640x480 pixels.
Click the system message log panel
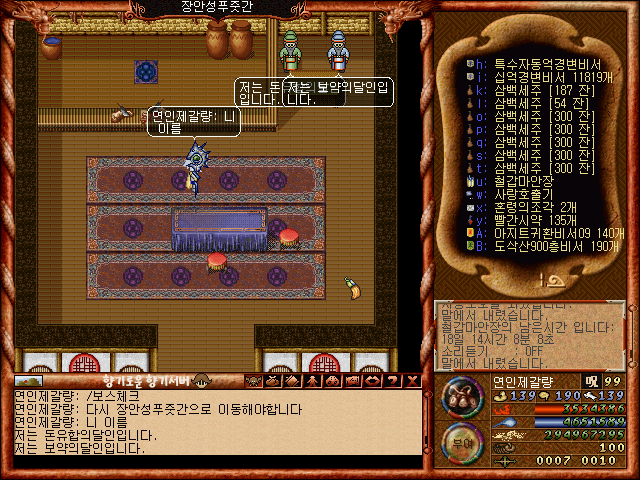pyautogui.click(x=530, y=333)
